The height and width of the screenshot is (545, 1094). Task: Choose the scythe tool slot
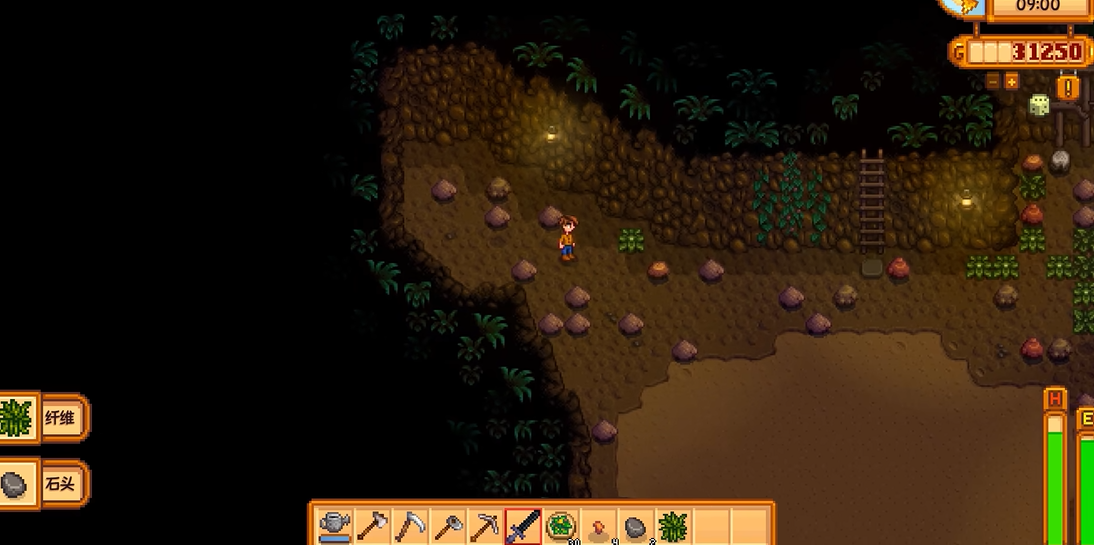point(410,524)
